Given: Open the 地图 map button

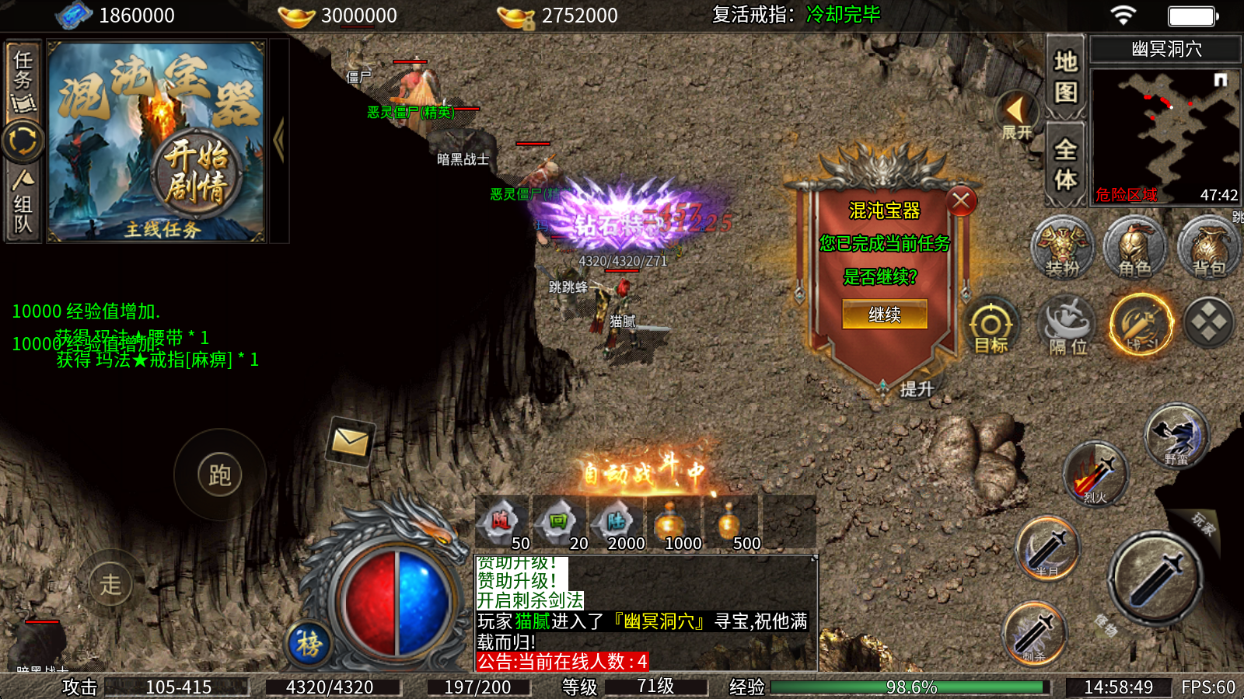Looking at the screenshot, I should click(1065, 76).
